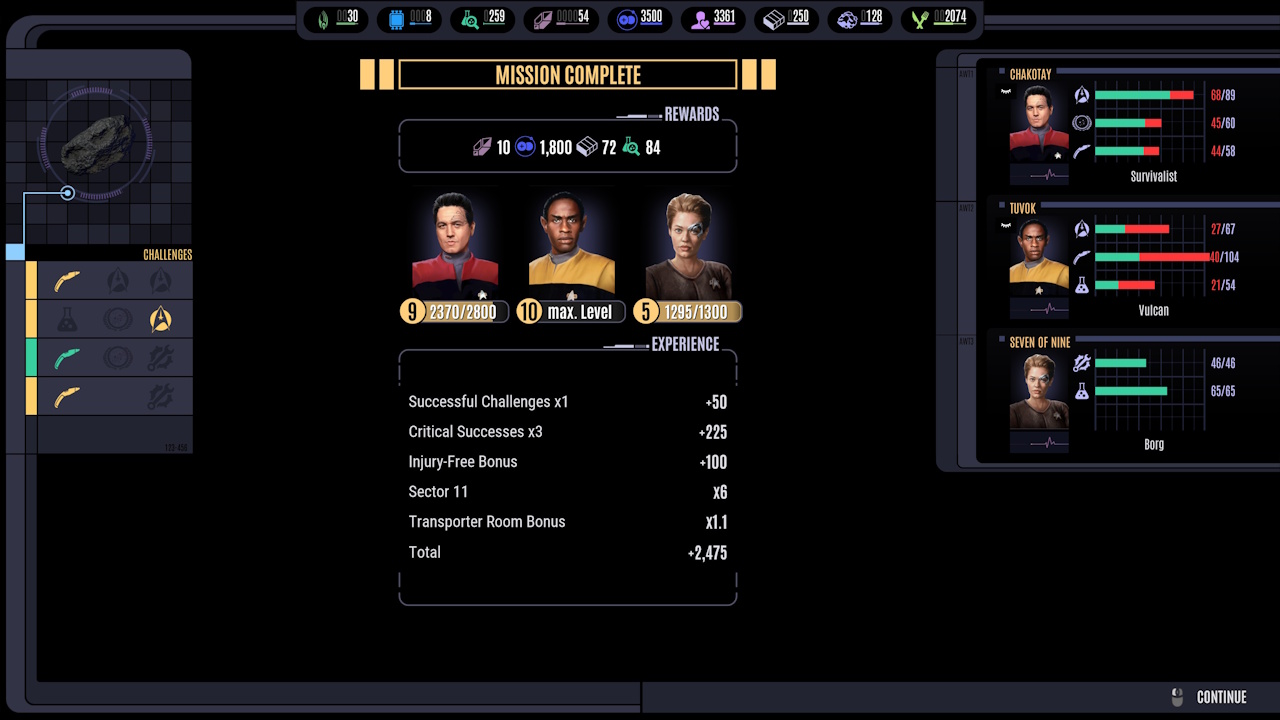
Task: Click the crew count 3361 resource
Action: tap(713, 18)
